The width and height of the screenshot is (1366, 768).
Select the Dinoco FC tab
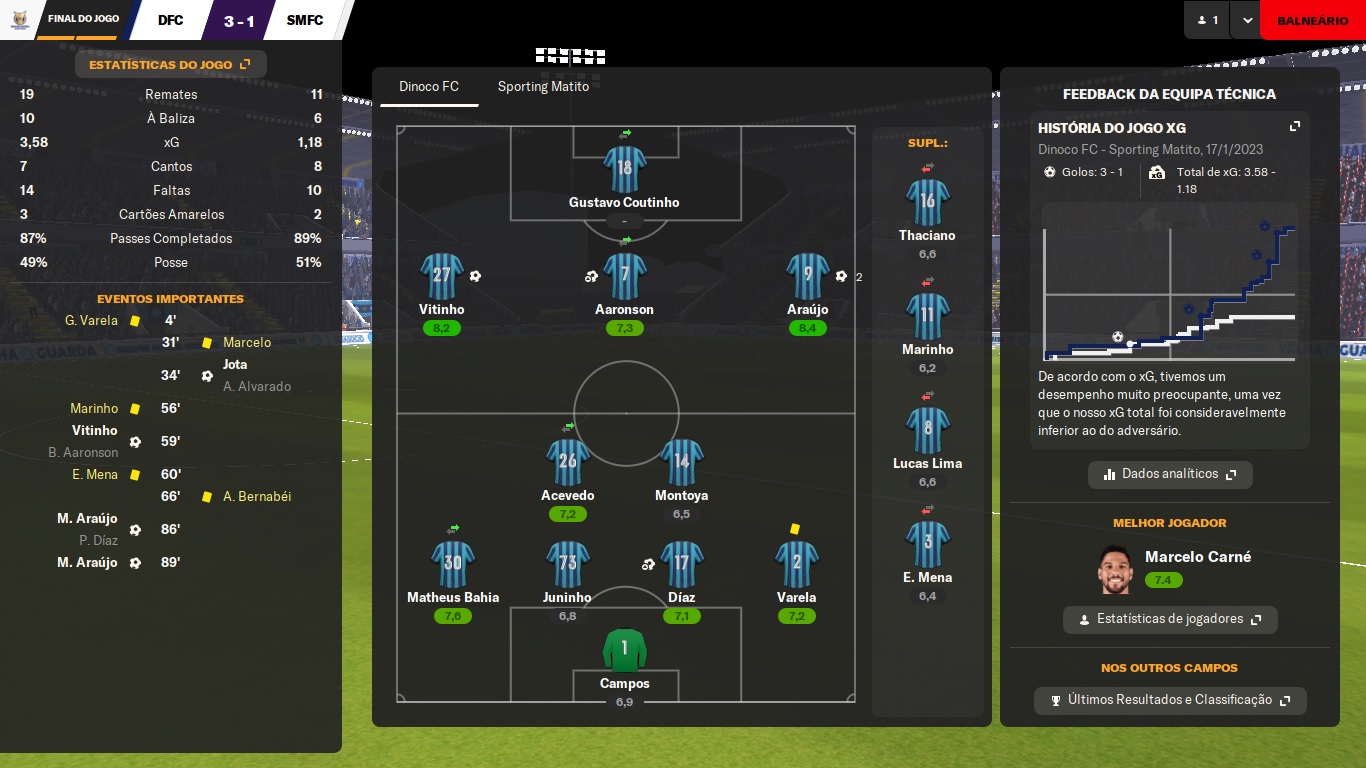[x=429, y=87]
